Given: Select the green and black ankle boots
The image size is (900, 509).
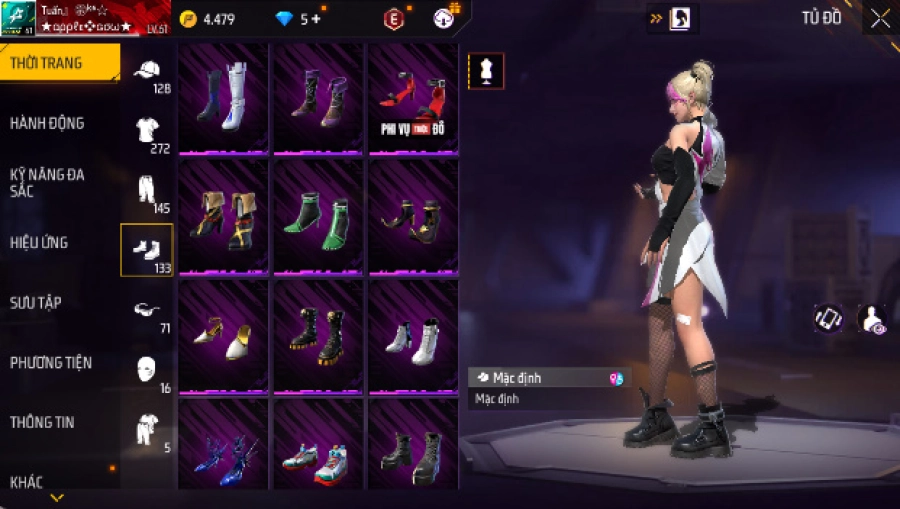Looking at the screenshot, I should pyautogui.click(x=318, y=217).
